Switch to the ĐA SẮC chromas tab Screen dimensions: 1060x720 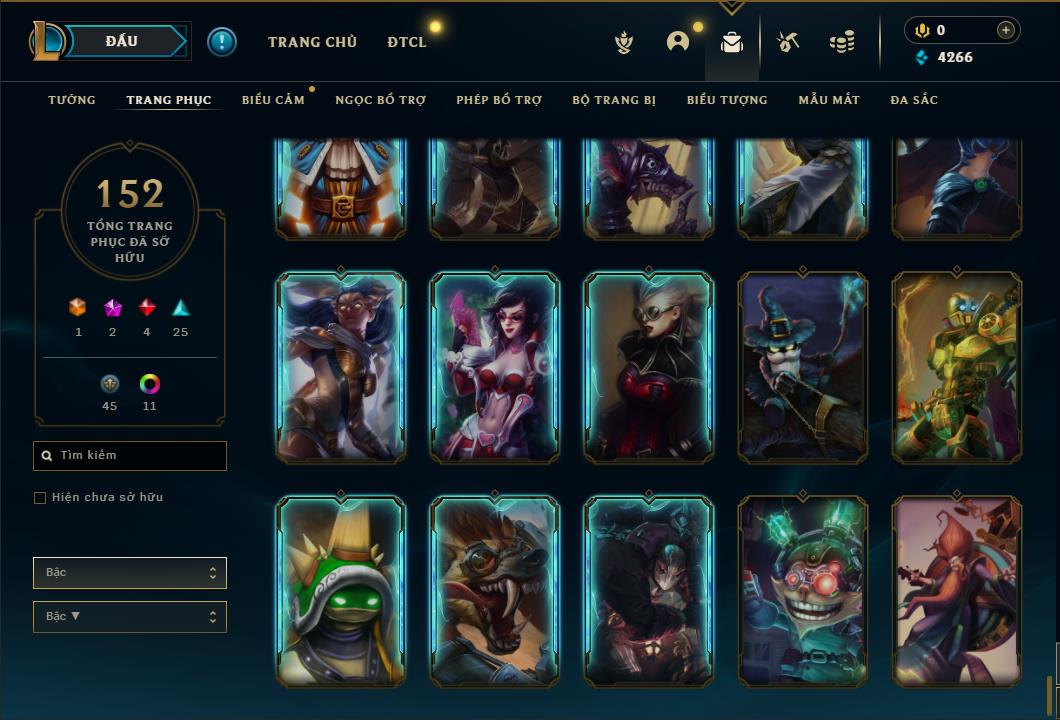click(x=914, y=100)
